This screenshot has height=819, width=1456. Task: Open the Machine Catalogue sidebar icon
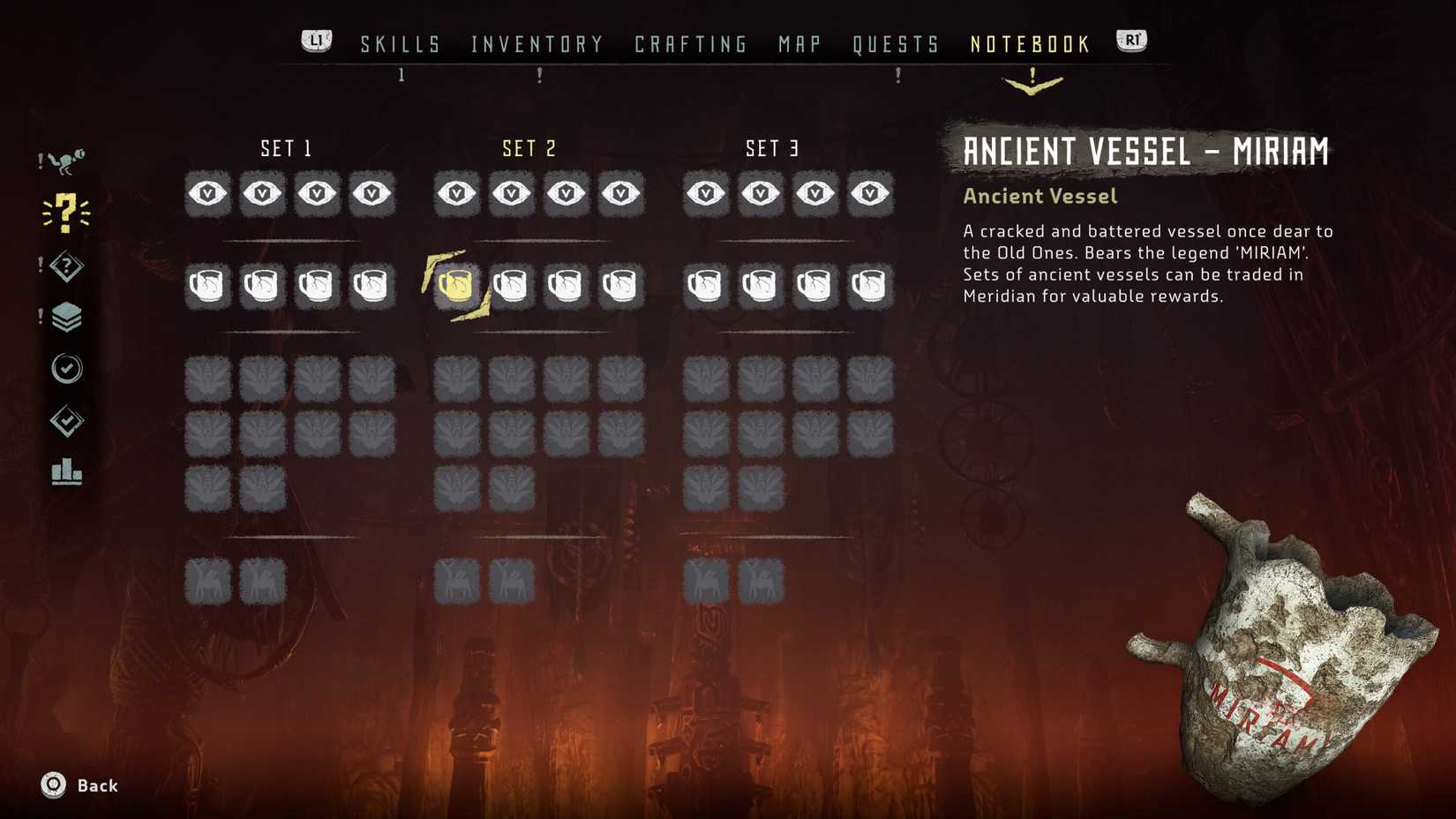(x=69, y=159)
